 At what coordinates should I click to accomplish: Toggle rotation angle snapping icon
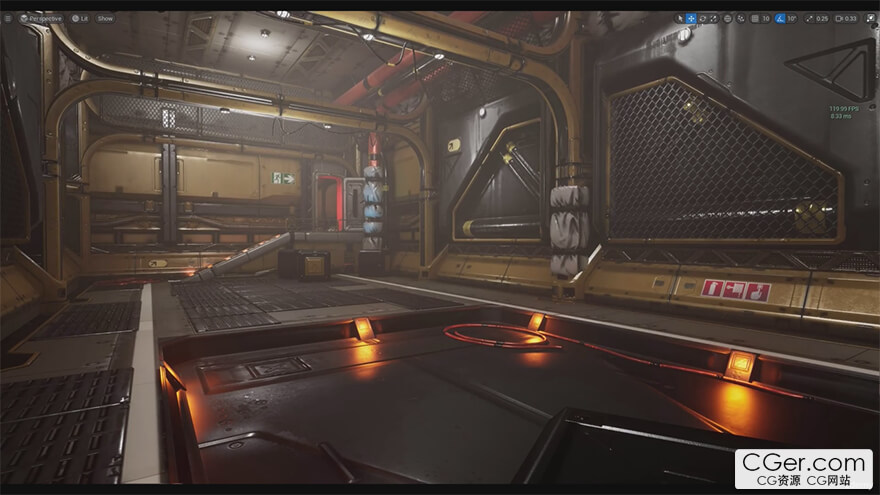(x=780, y=18)
